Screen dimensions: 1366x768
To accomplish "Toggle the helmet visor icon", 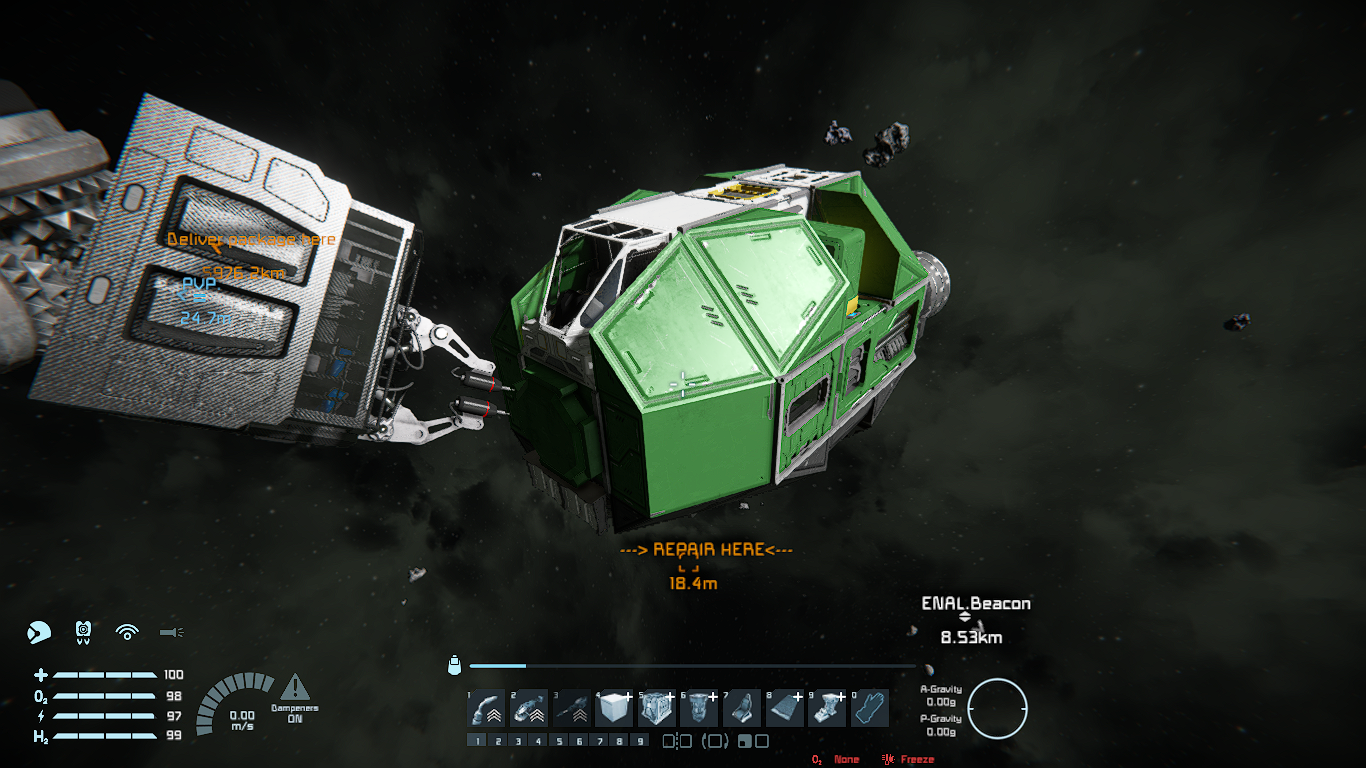I will (x=38, y=632).
